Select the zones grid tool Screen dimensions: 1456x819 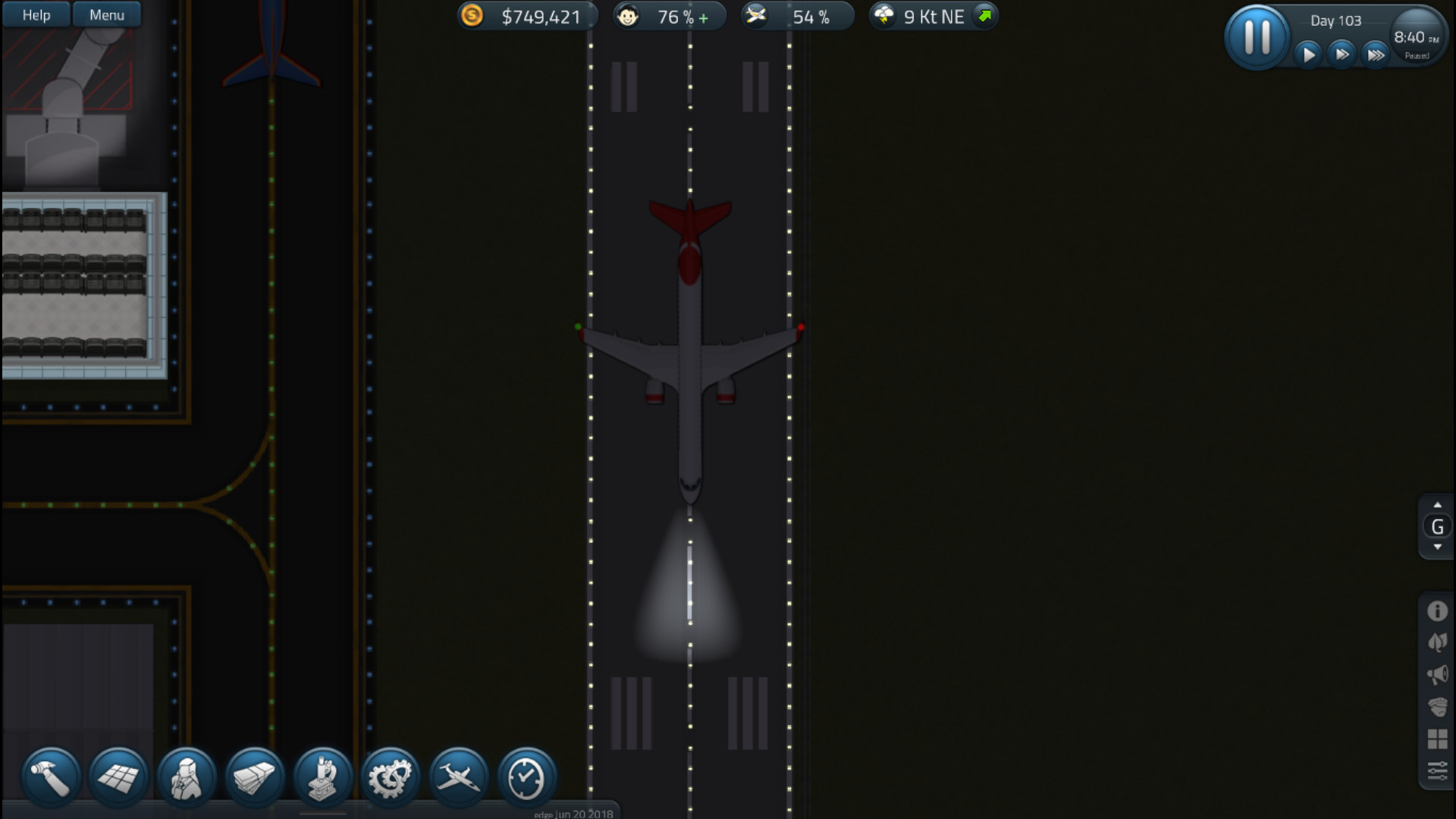pos(118,776)
